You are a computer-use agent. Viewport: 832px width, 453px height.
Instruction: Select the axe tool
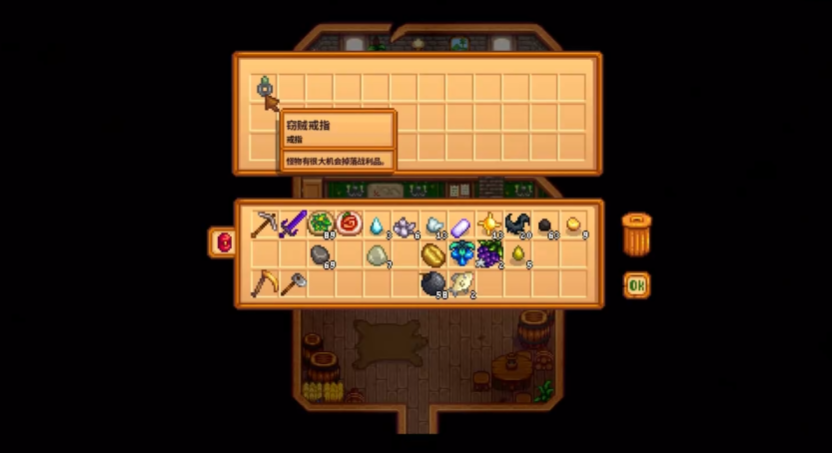292,283
